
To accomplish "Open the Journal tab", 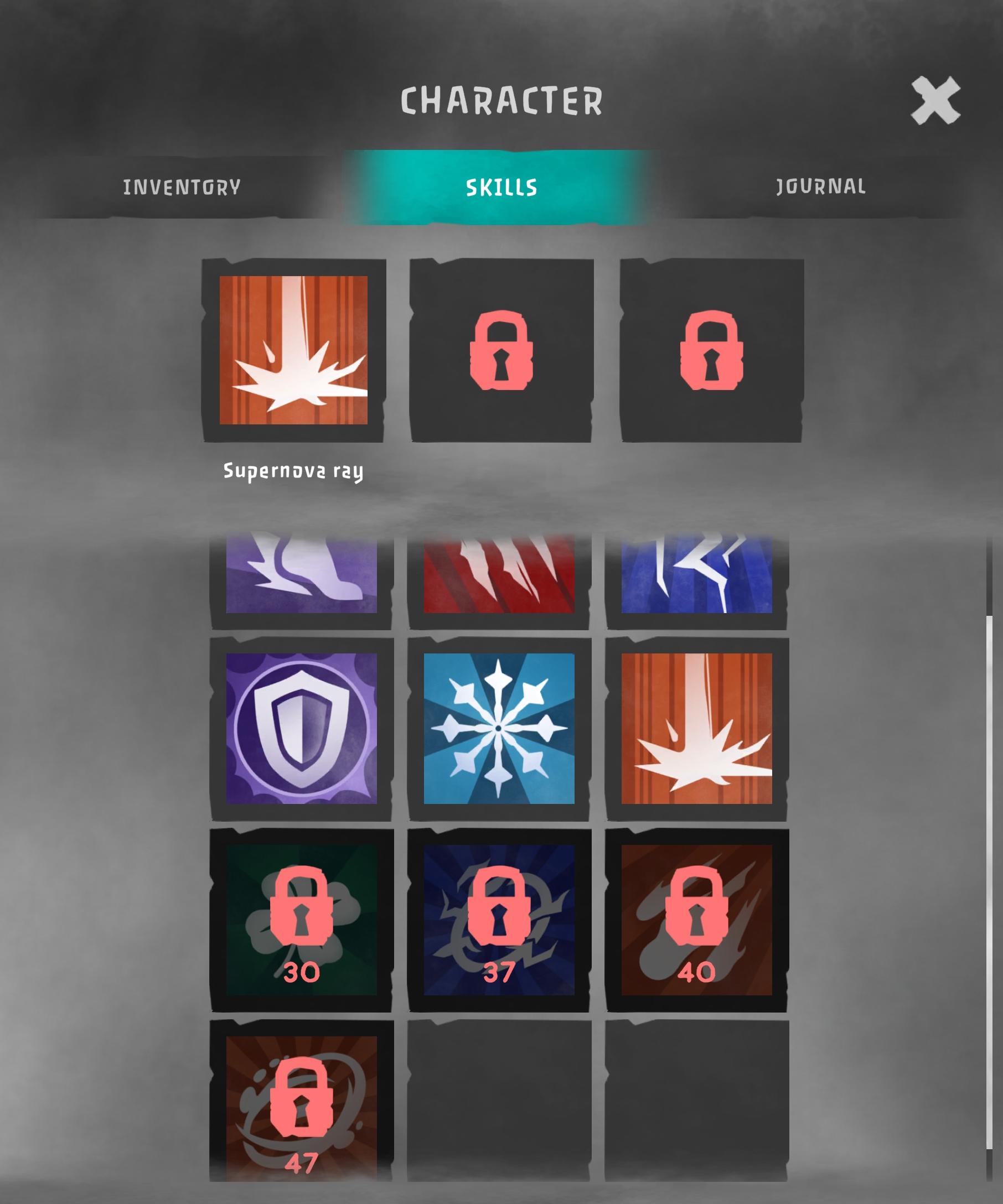I will pos(821,186).
